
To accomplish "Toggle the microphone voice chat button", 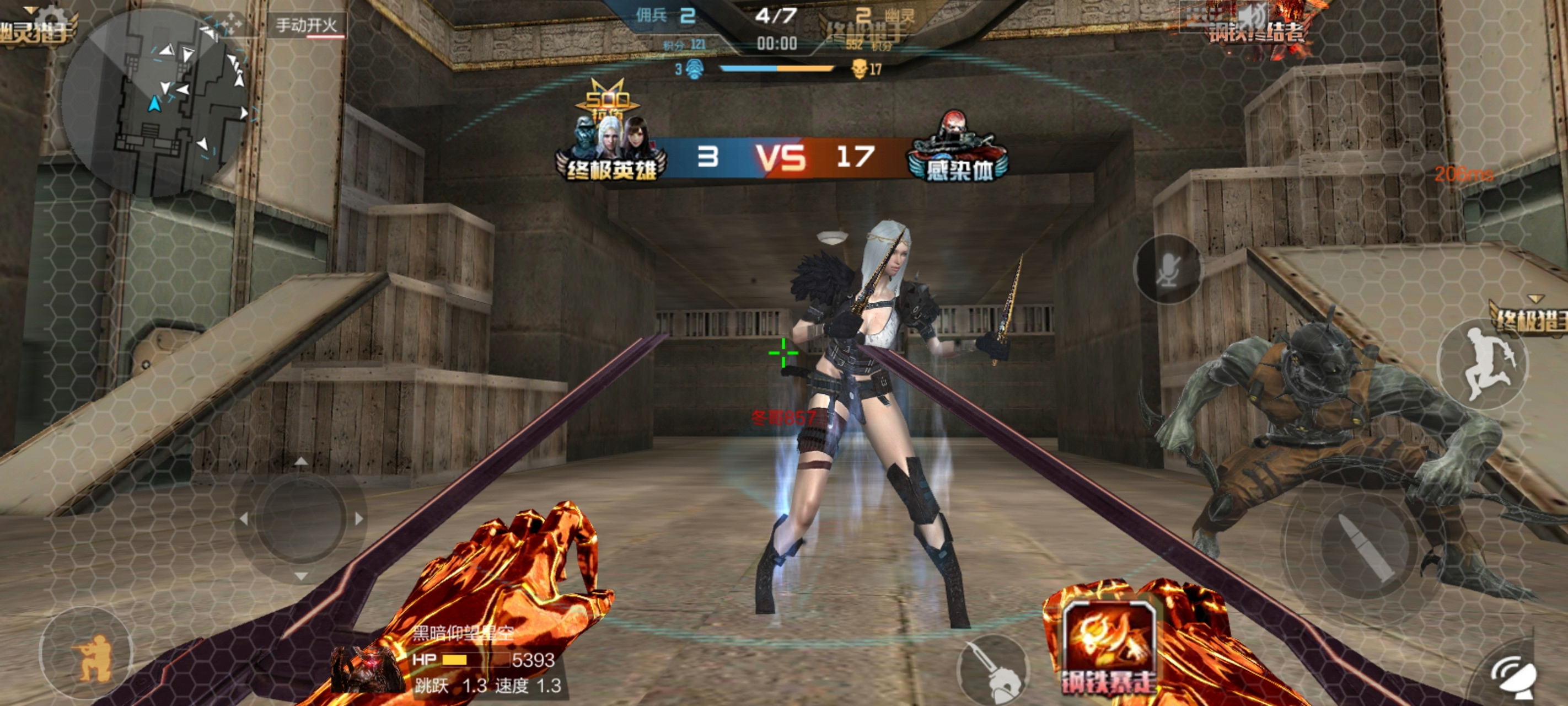I will (x=1167, y=269).
